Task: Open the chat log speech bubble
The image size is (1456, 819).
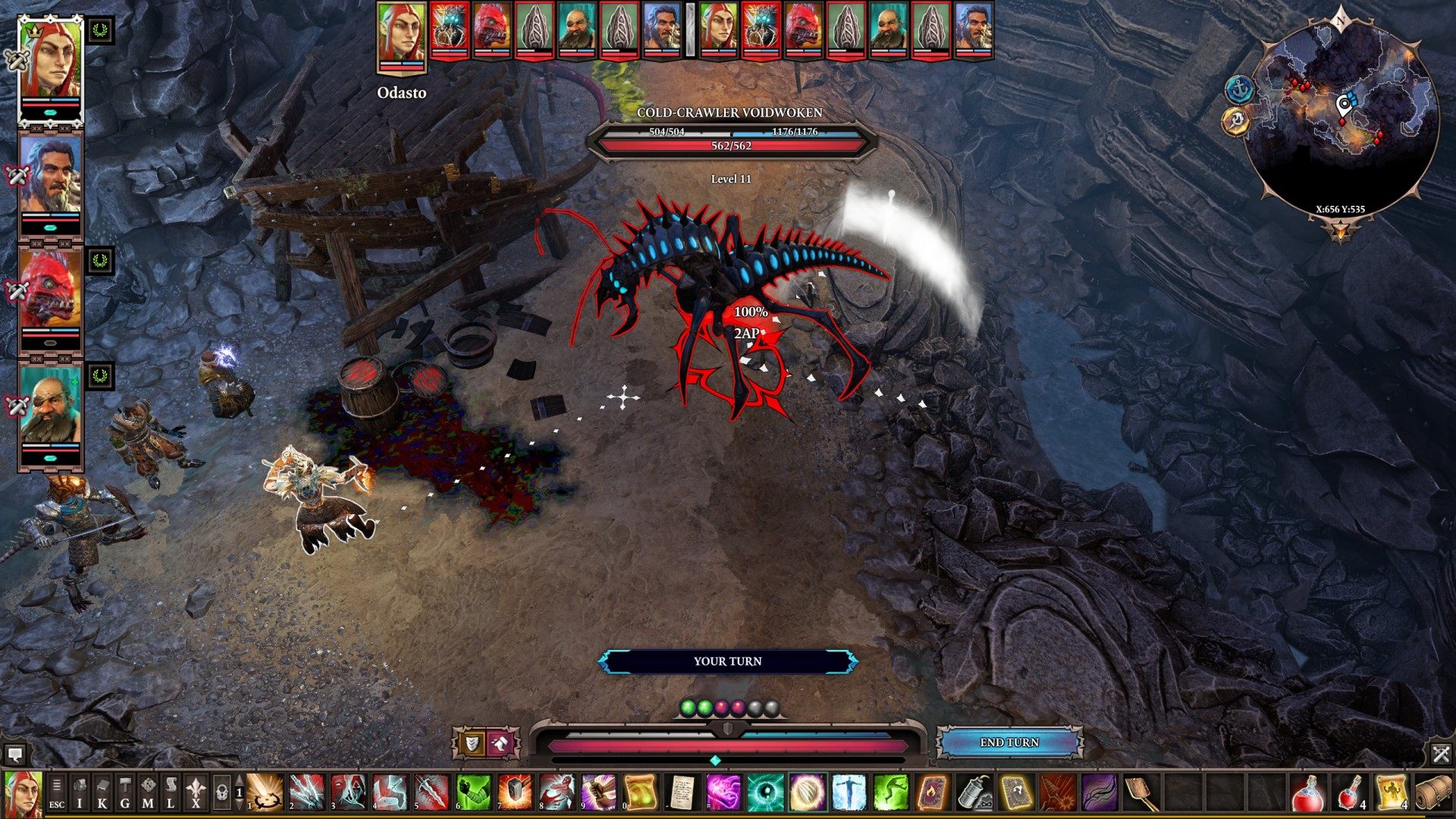Action: coord(14,754)
